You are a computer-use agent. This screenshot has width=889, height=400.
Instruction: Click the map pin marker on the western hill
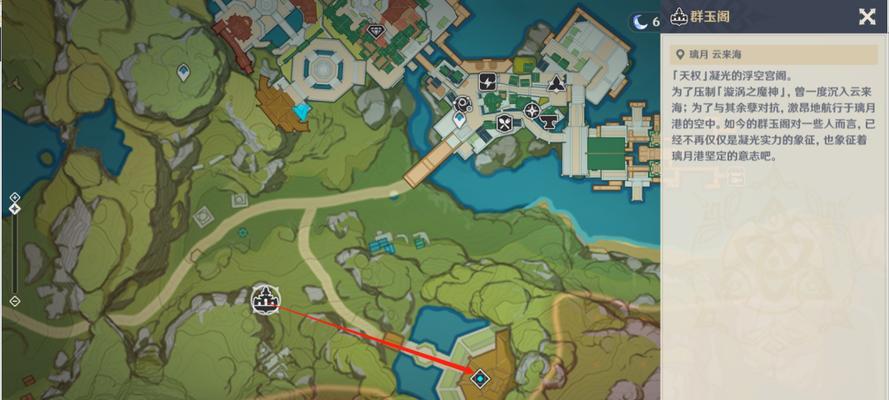click(x=183, y=72)
